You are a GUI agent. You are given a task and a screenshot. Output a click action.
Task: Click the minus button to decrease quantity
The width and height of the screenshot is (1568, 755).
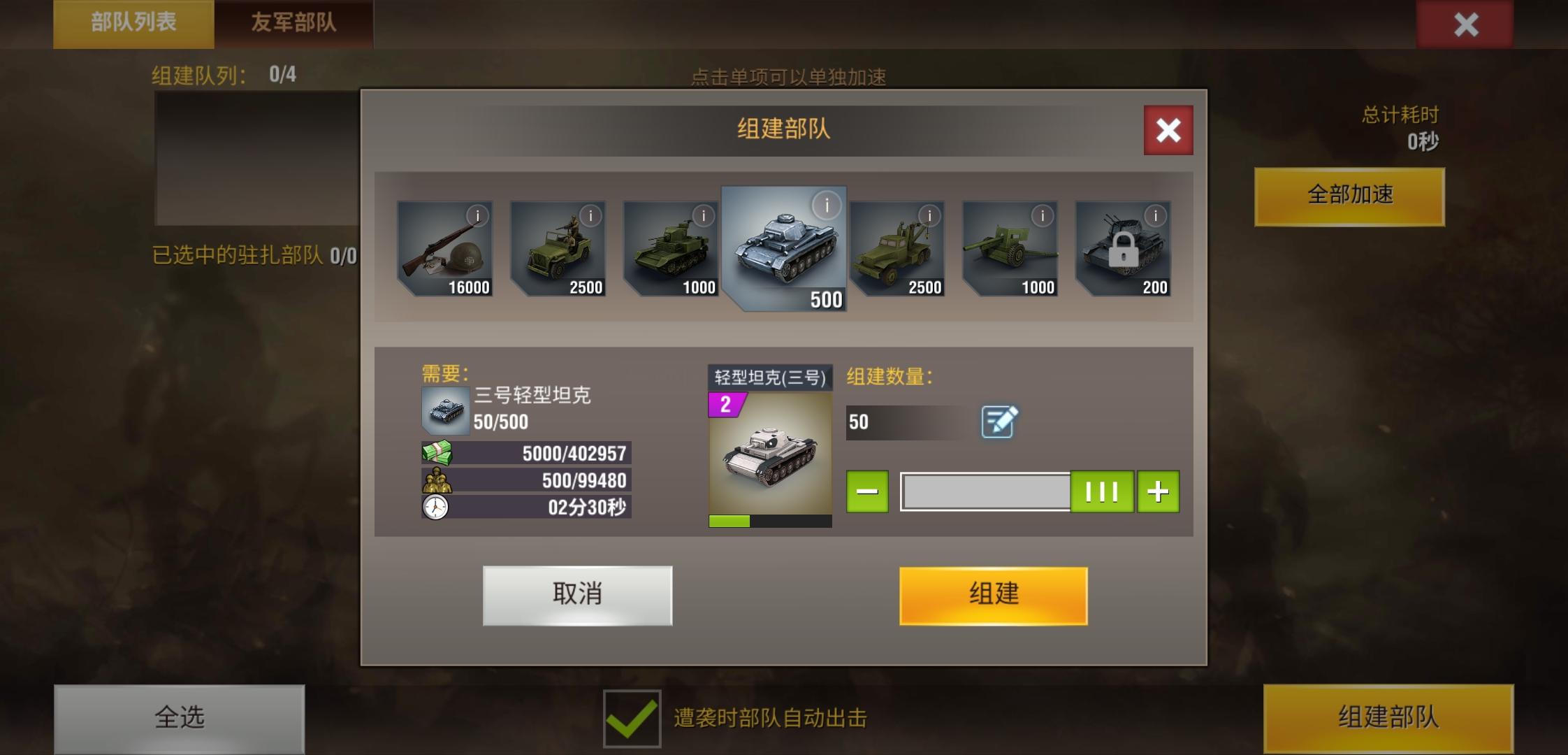click(867, 491)
